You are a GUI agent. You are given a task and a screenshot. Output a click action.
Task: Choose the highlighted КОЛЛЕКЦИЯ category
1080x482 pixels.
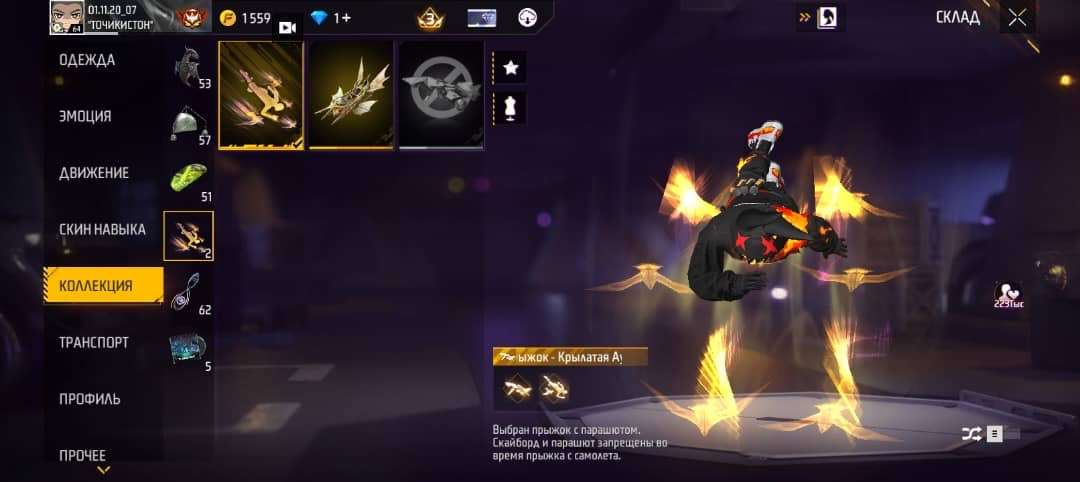tap(103, 286)
